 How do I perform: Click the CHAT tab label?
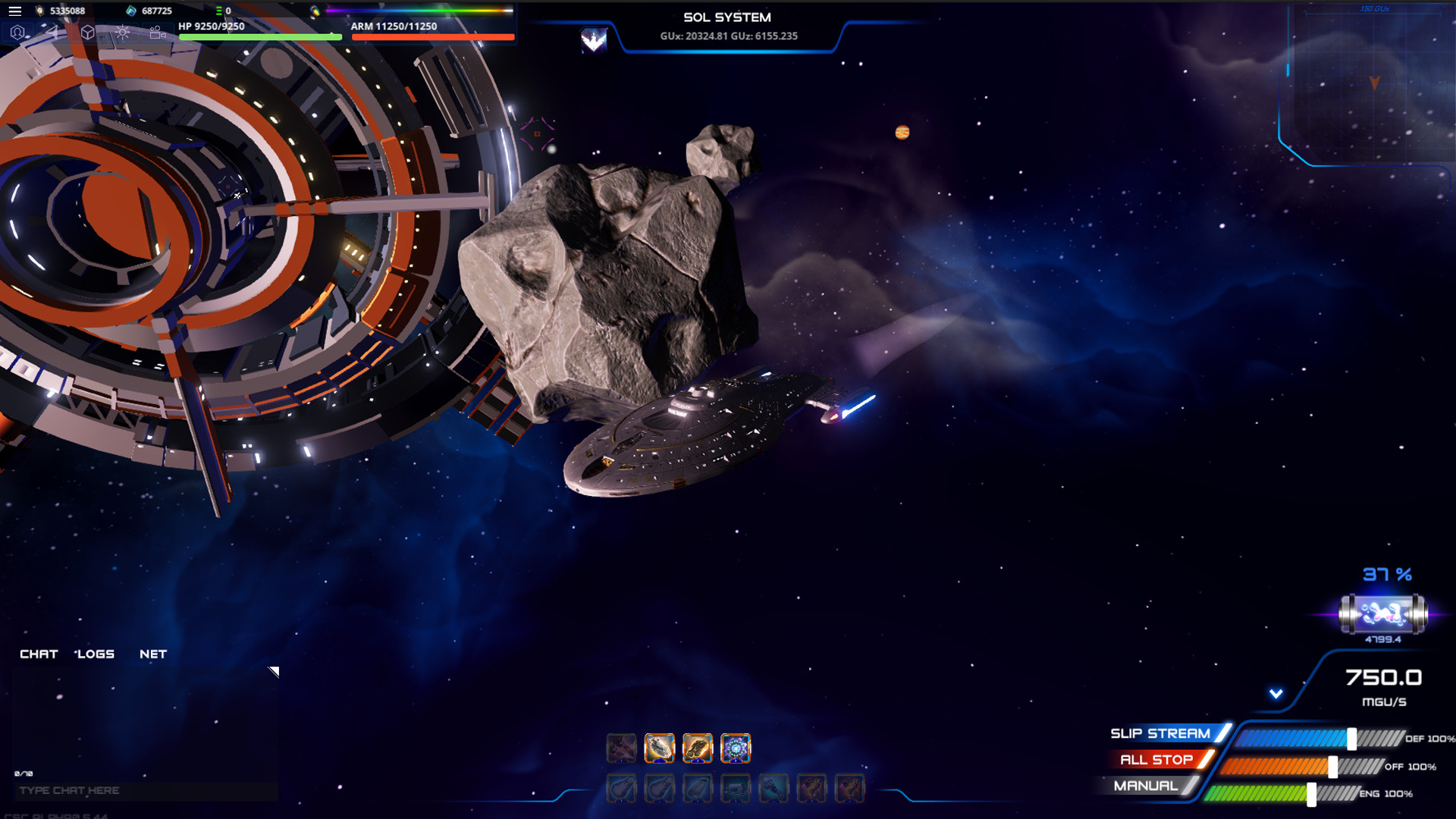click(39, 654)
